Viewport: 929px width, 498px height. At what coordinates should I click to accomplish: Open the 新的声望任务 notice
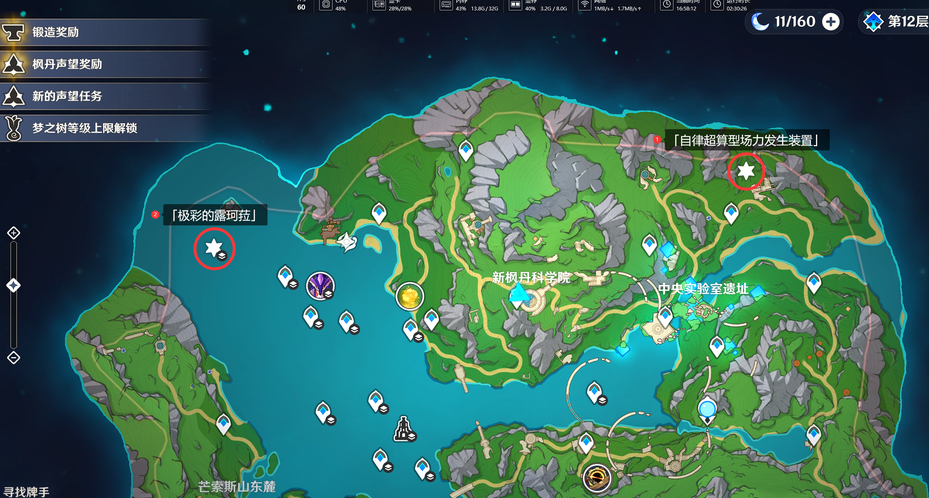click(x=70, y=96)
